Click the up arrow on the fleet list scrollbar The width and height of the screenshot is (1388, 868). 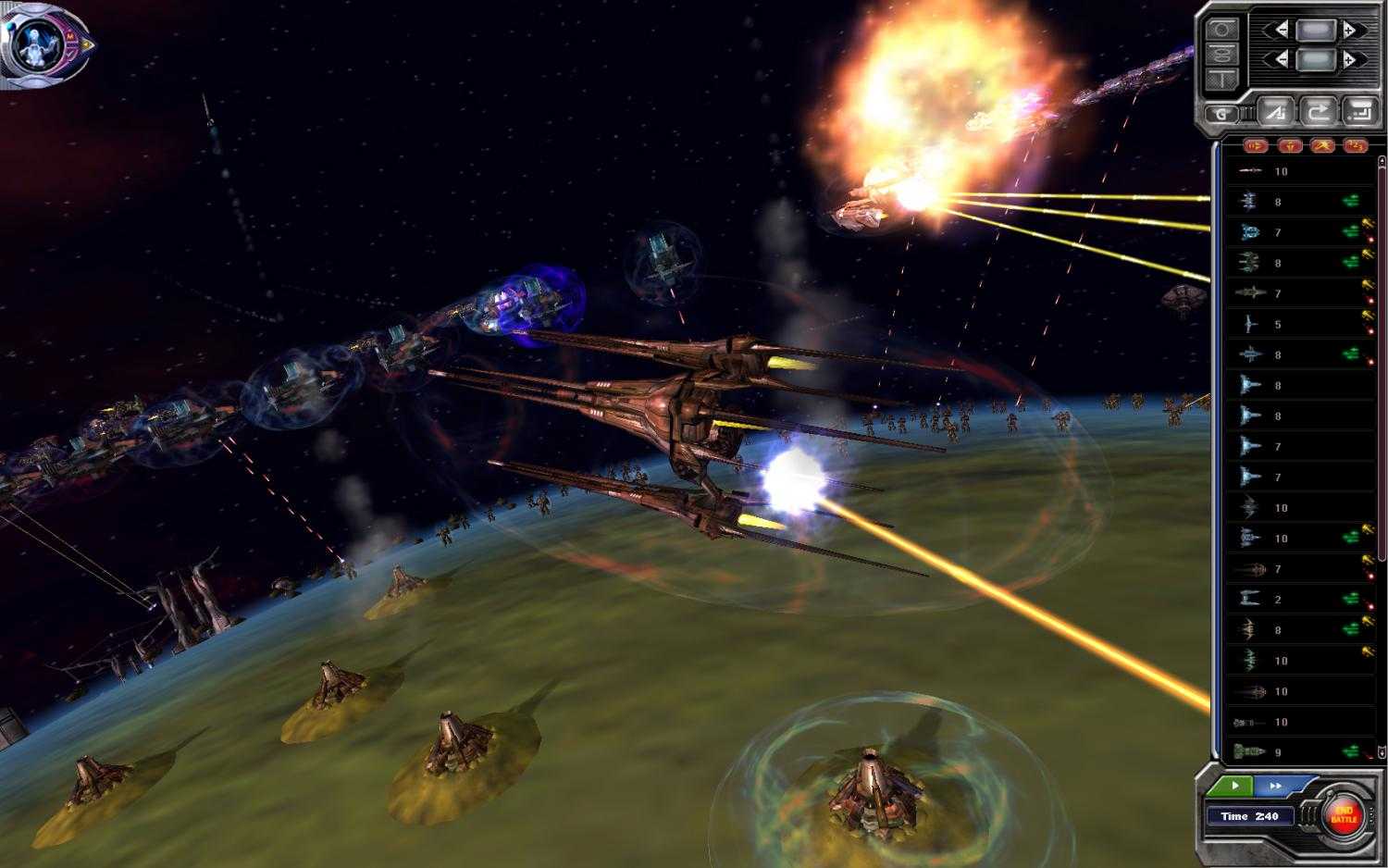tap(1382, 160)
